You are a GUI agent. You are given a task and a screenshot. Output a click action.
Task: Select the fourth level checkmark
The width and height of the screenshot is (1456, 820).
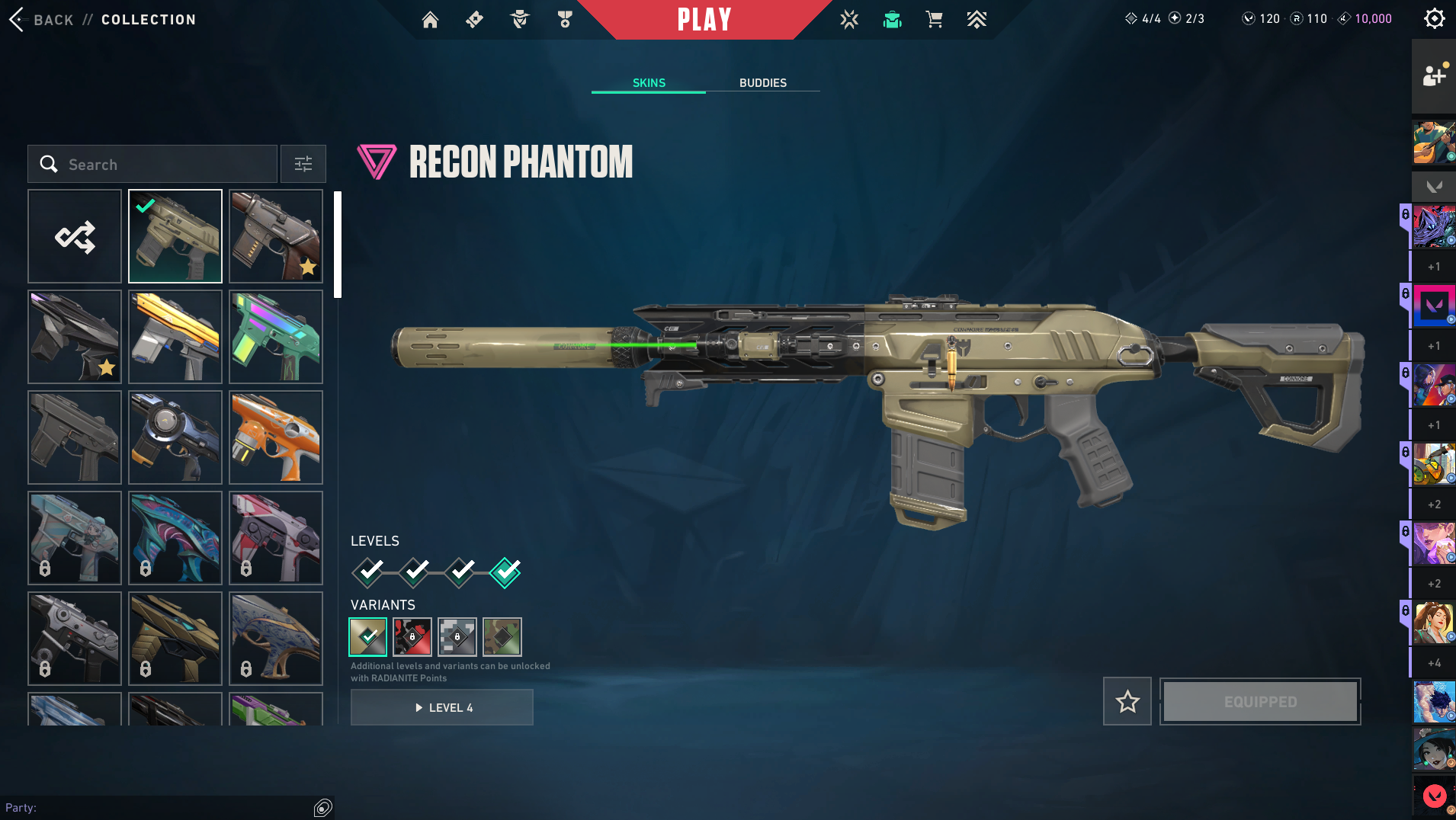[505, 572]
